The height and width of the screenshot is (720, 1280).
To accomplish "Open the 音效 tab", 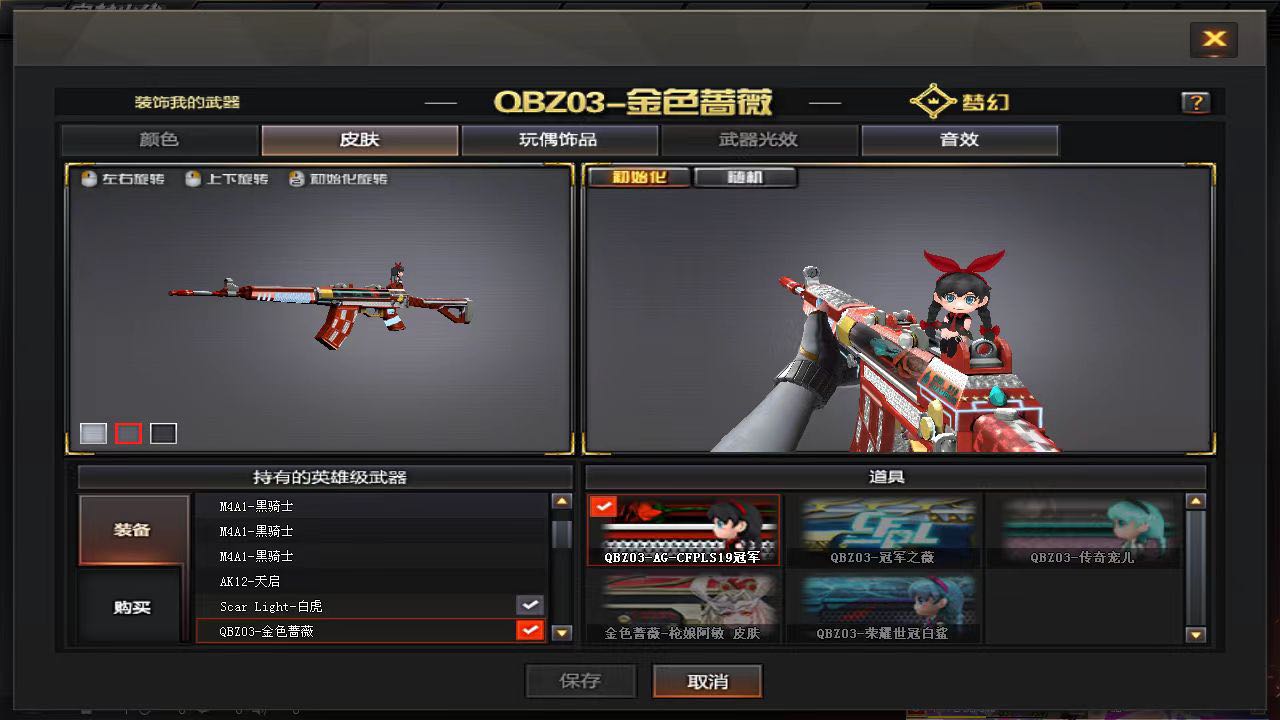I will [958, 140].
